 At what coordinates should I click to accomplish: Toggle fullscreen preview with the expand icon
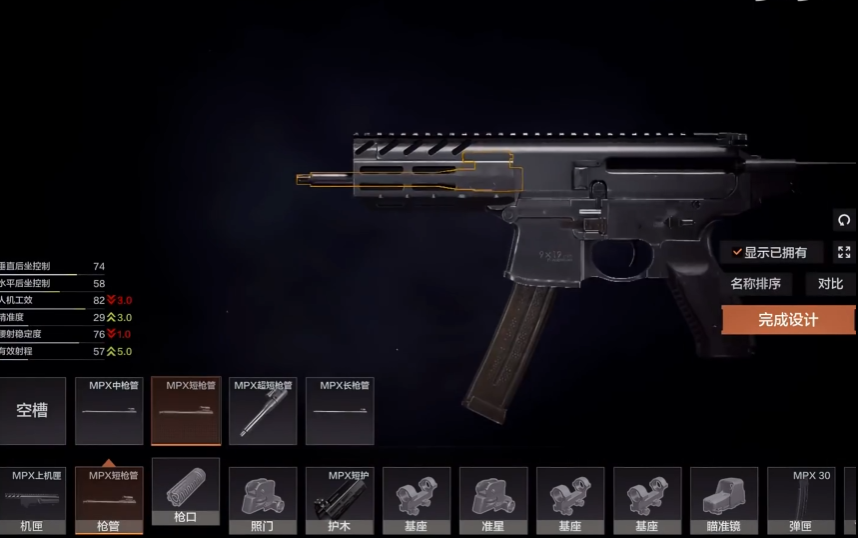coord(844,252)
